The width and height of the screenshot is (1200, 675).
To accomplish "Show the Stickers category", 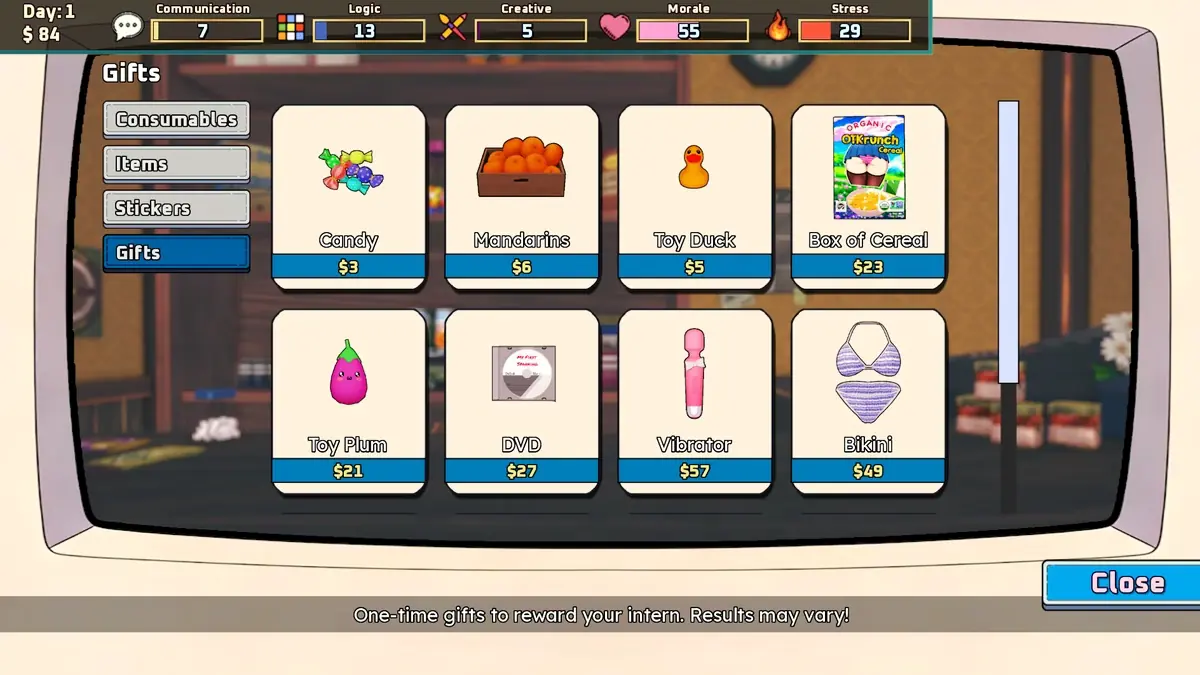I will click(176, 208).
